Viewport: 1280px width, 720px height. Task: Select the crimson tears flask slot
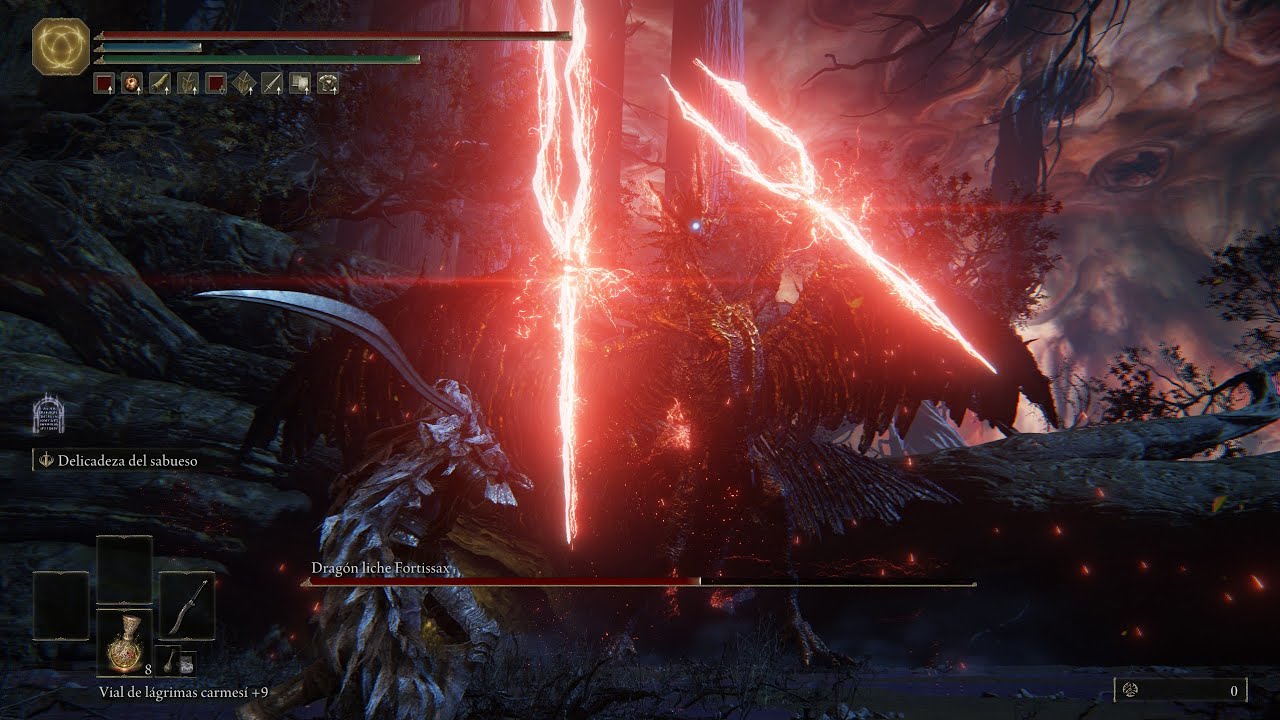click(124, 641)
